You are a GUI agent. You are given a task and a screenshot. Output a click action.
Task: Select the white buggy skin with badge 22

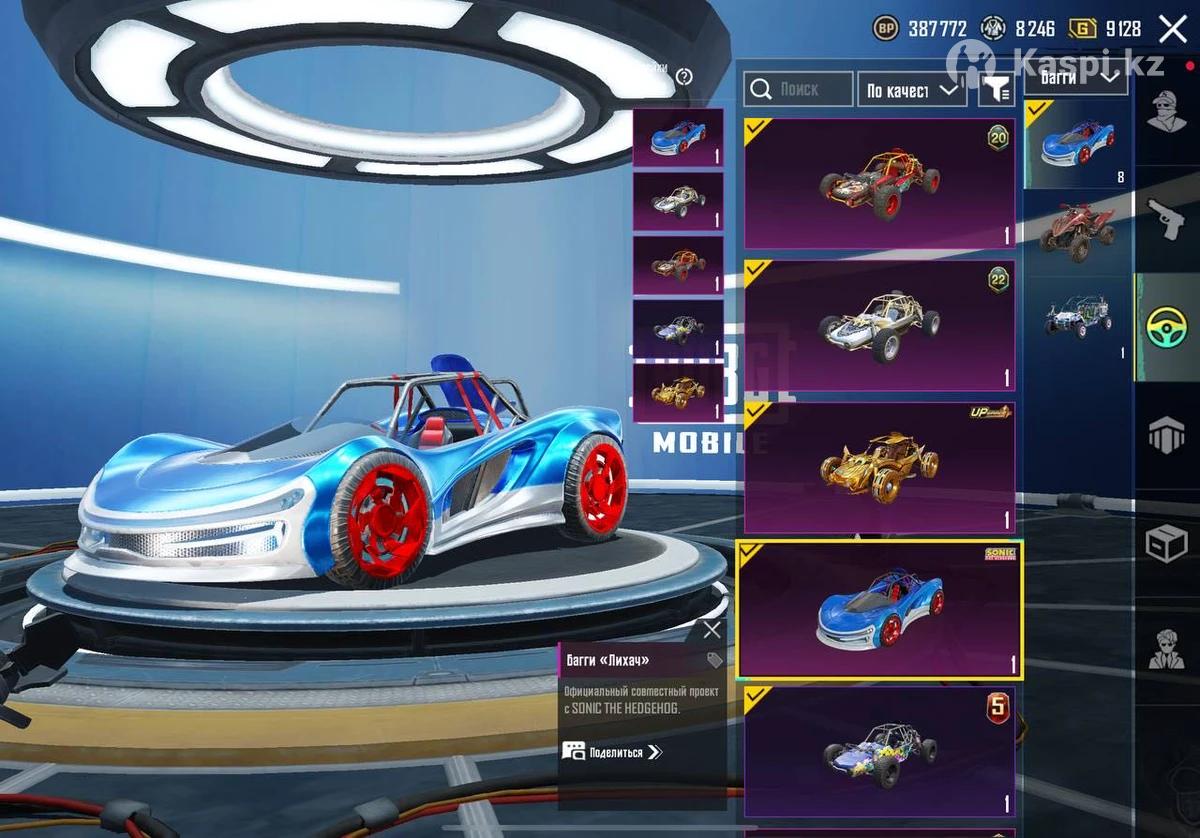879,325
